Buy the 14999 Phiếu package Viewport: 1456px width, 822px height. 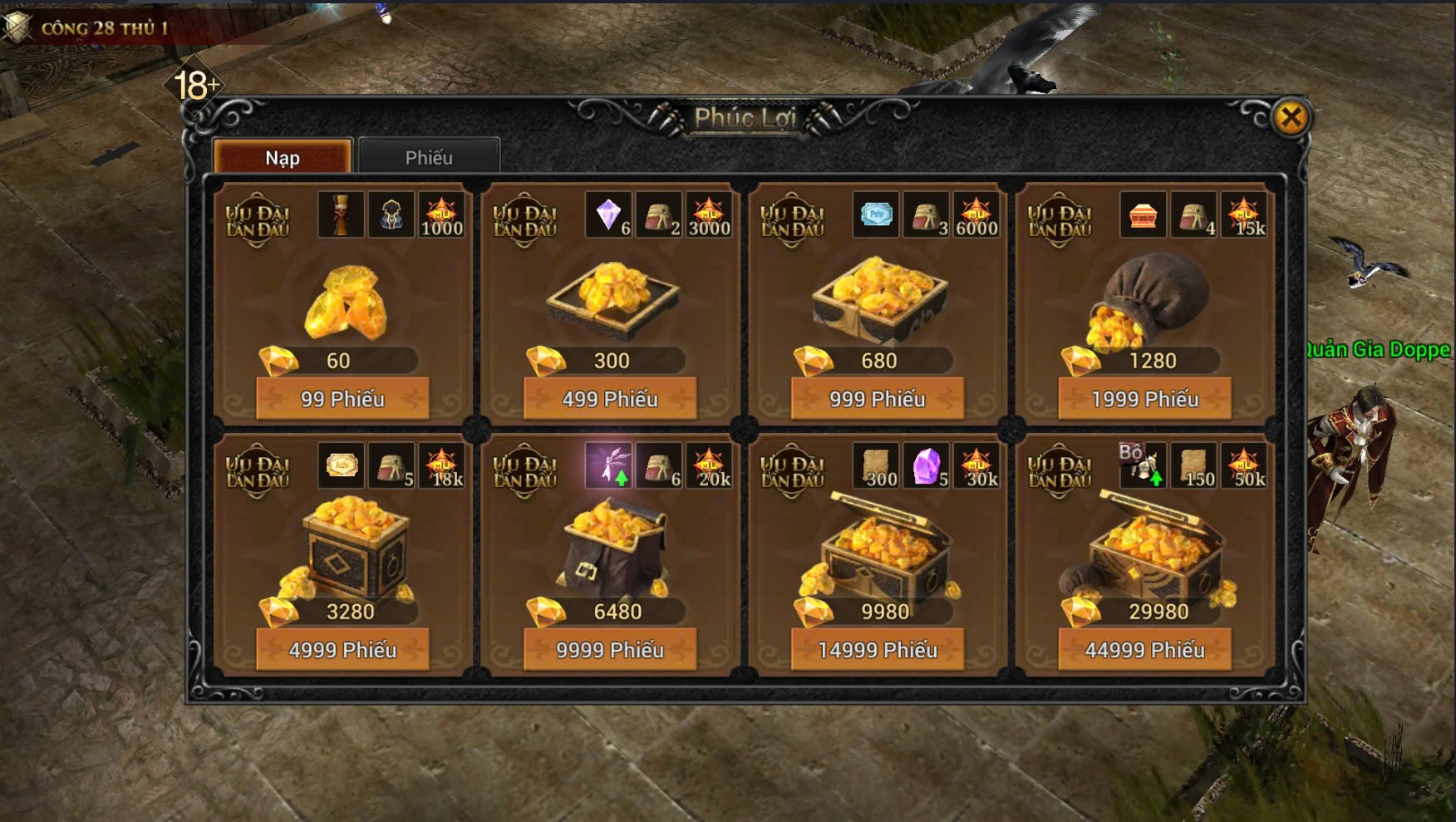coord(878,650)
